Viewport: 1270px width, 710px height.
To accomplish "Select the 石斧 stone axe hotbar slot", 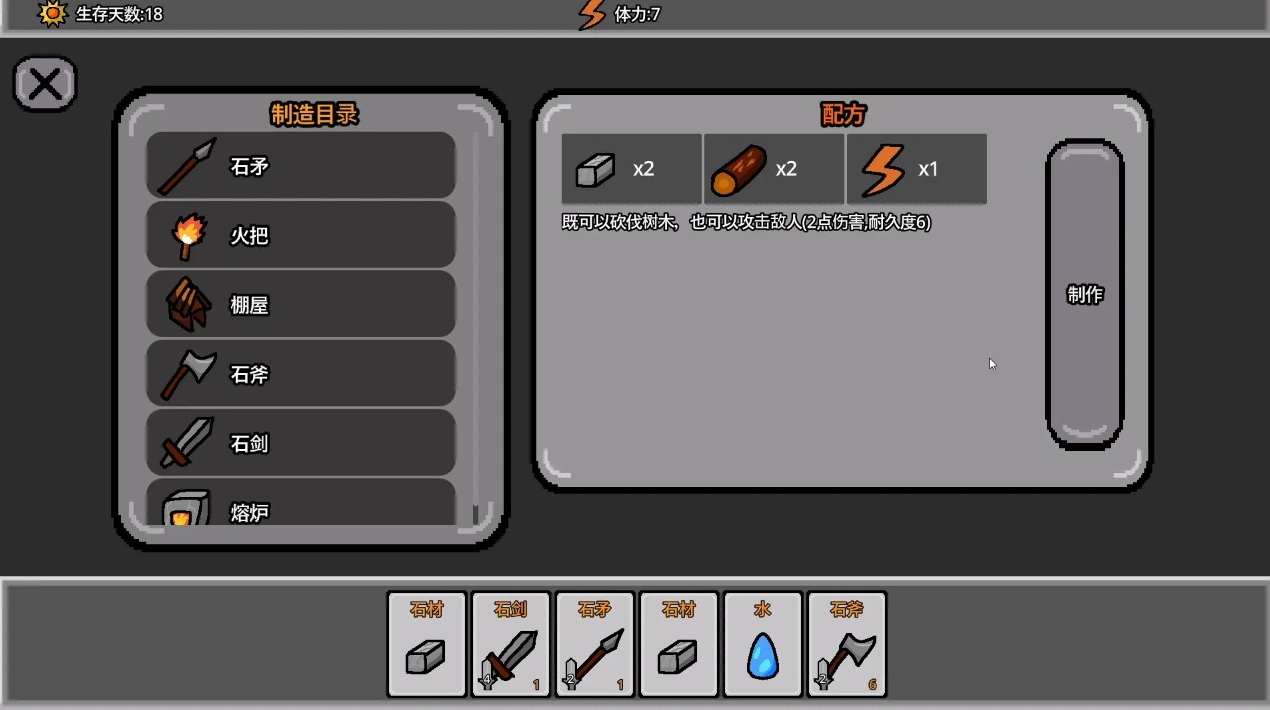I will click(x=847, y=645).
